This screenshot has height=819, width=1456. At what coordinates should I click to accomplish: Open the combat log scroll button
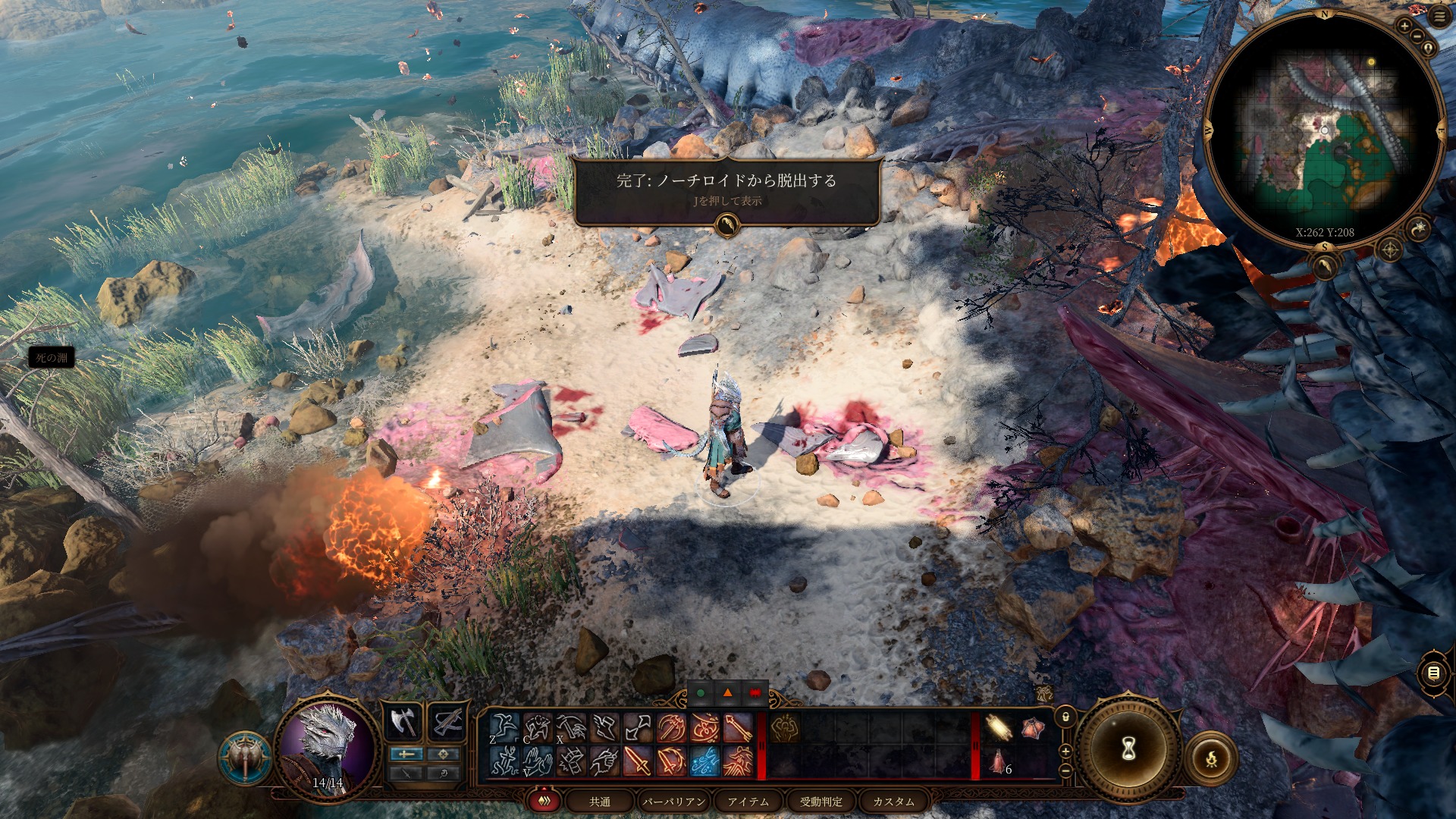(1432, 673)
